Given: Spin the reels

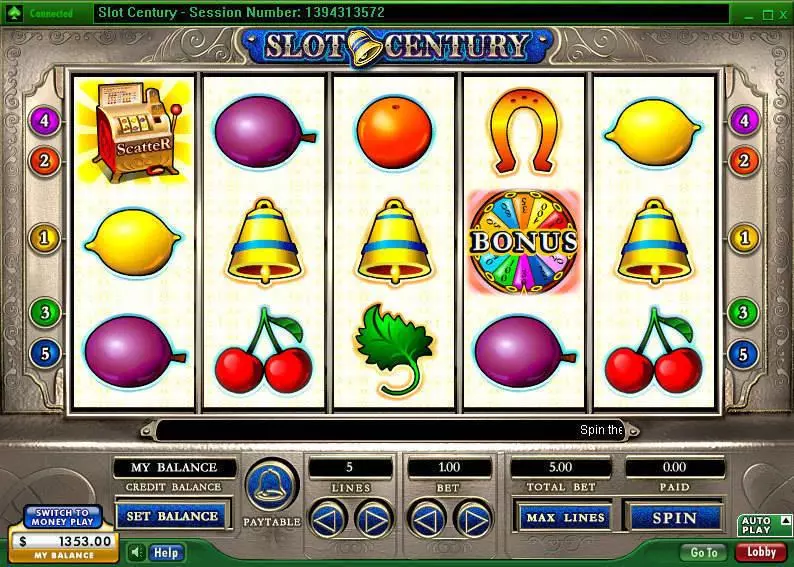Looking at the screenshot, I should 674,517.
